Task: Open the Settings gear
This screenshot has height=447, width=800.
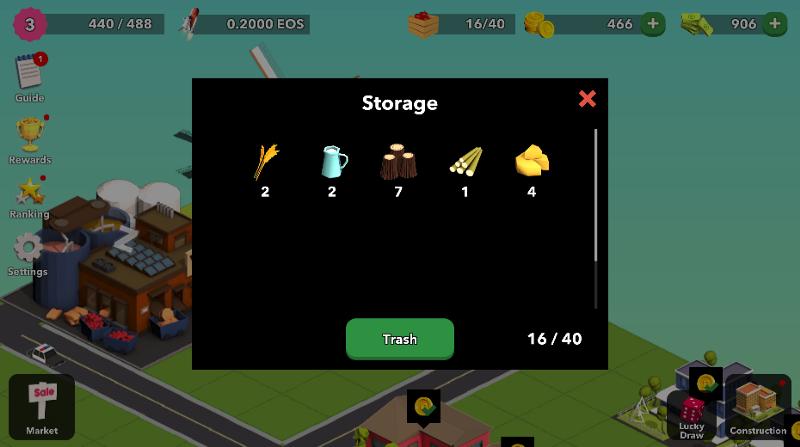Action: pyautogui.click(x=28, y=249)
